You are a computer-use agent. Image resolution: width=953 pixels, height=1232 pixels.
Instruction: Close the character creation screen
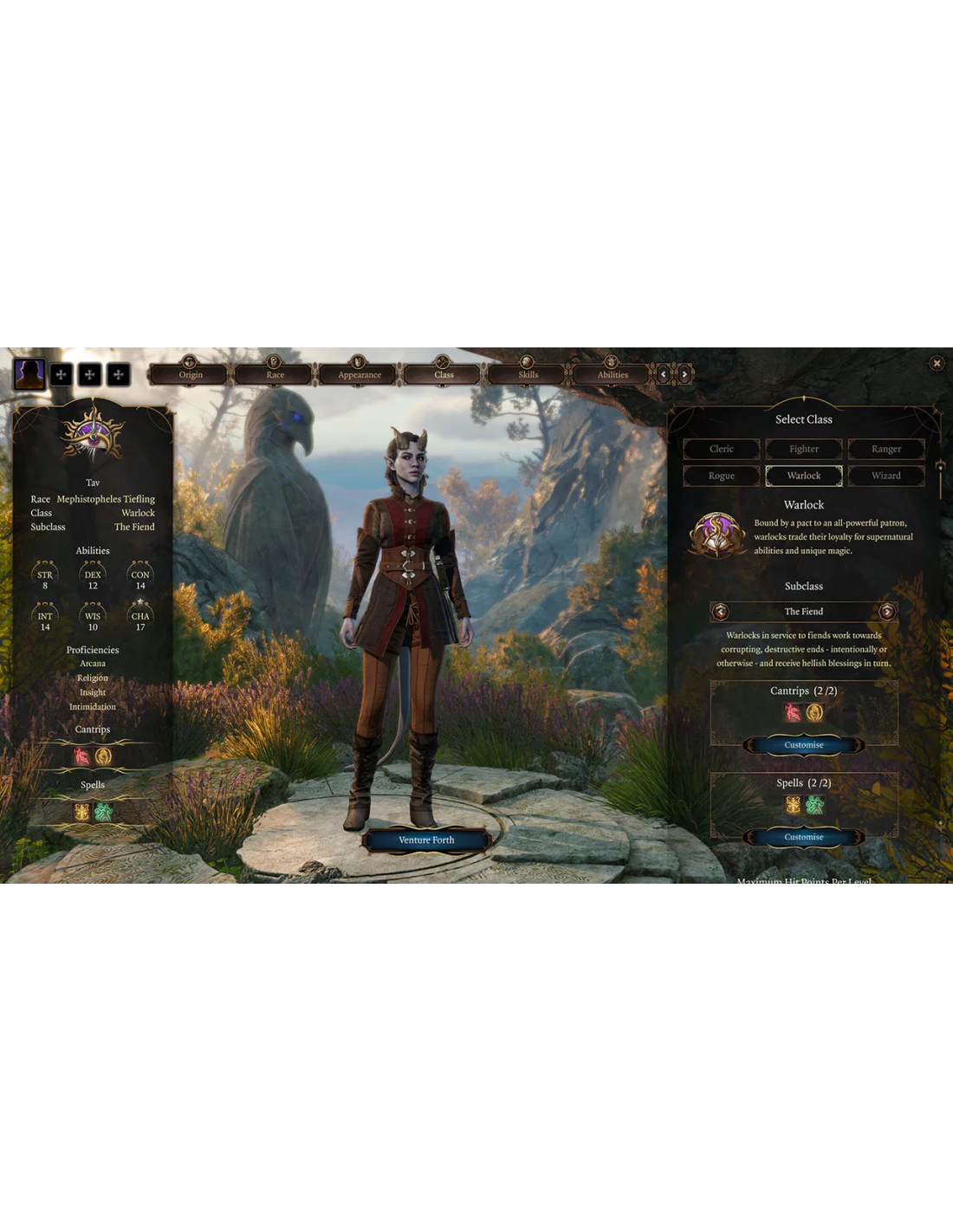937,363
